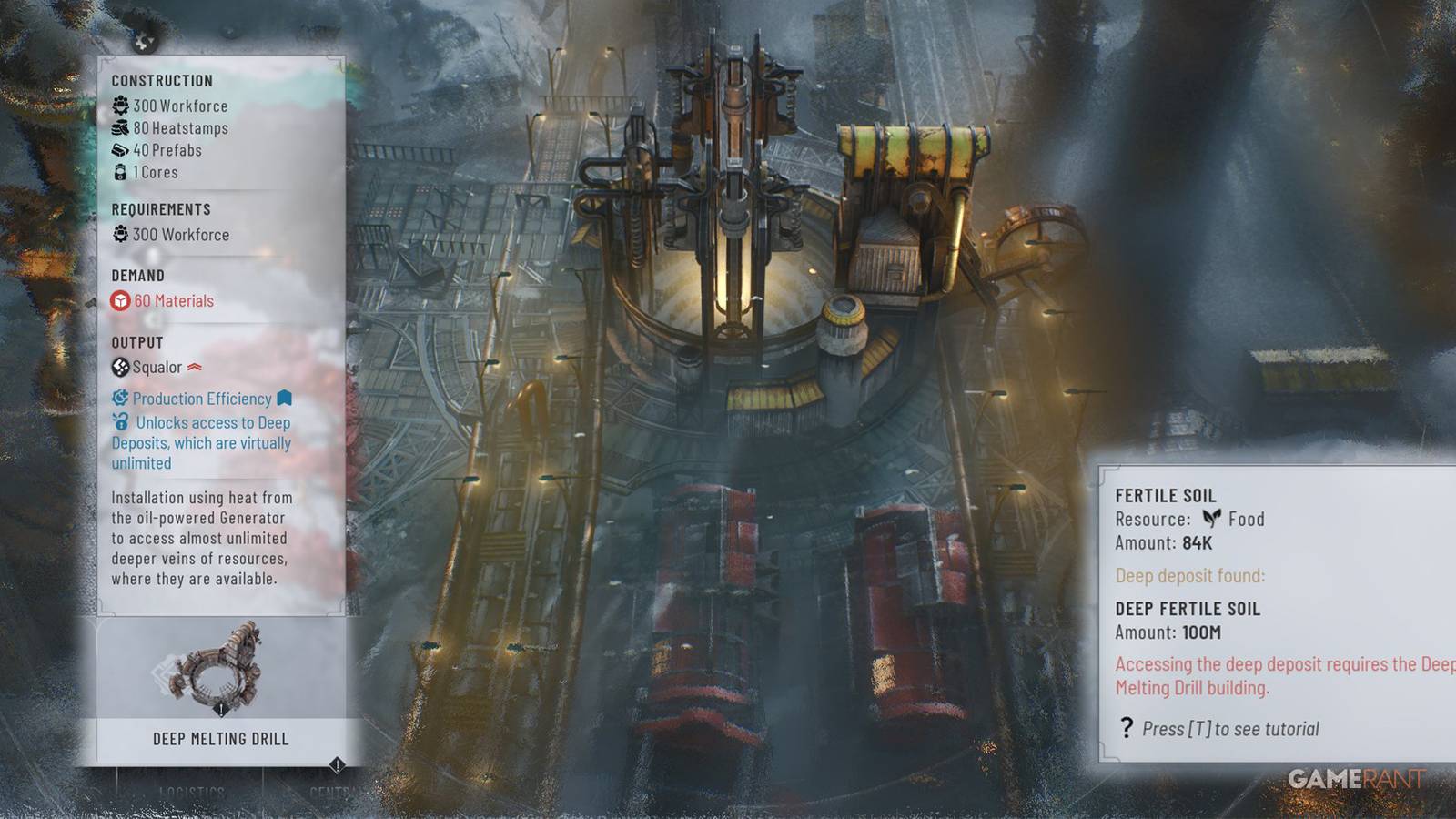Expand the exclamation marker on the drill thumbnail

pyautogui.click(x=221, y=709)
